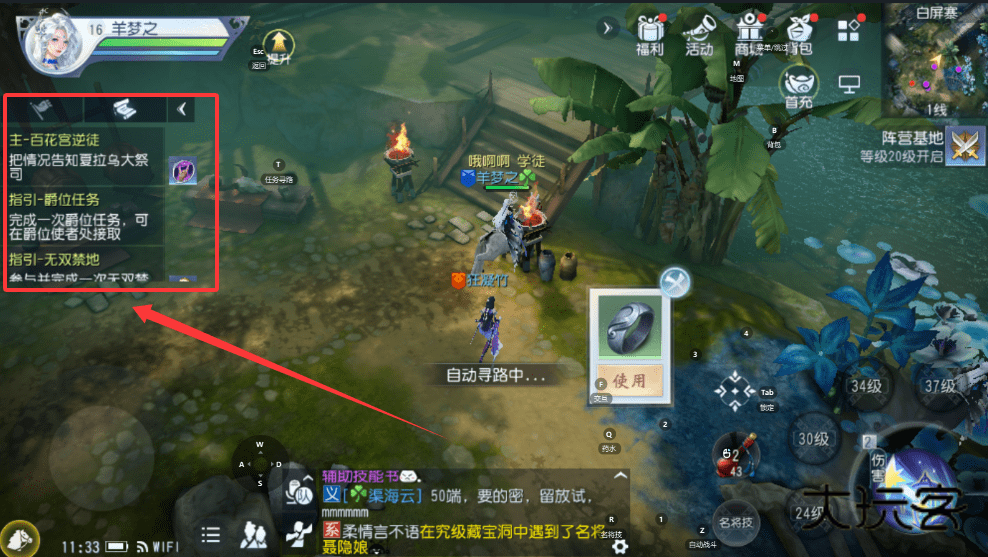Open the 商城 shop

(x=748, y=34)
